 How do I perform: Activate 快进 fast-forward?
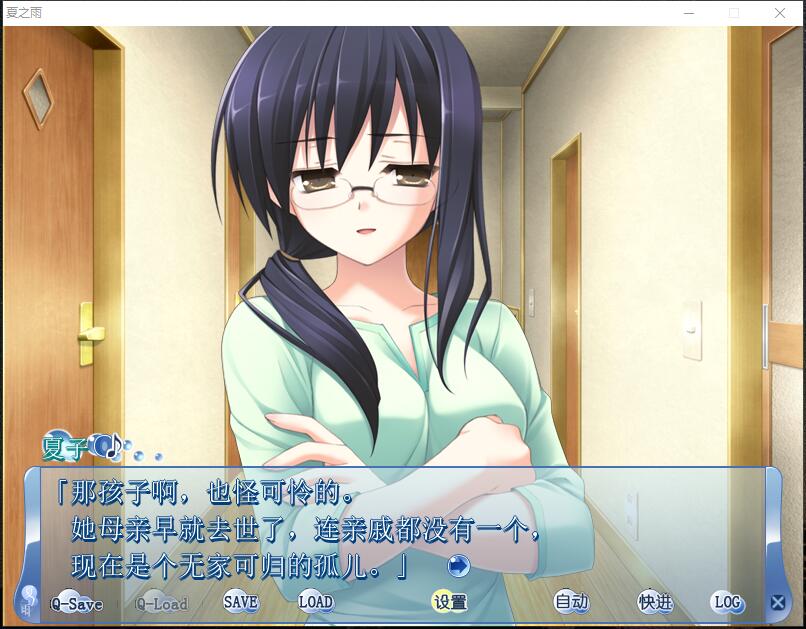[655, 602]
